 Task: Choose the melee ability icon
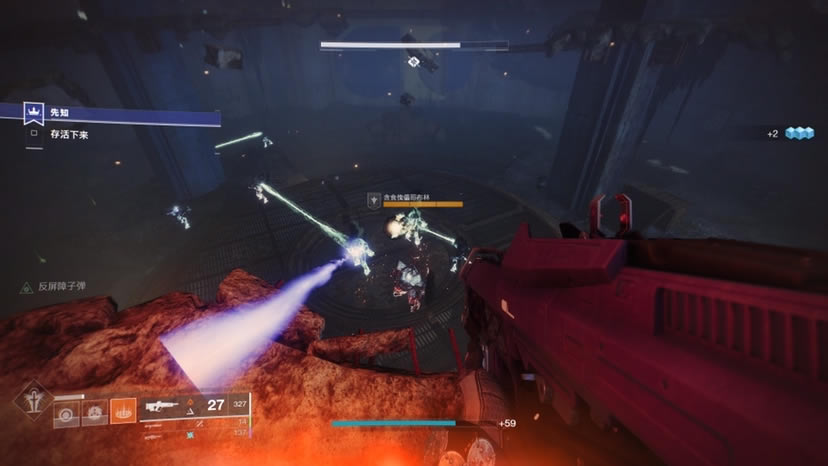[95, 410]
